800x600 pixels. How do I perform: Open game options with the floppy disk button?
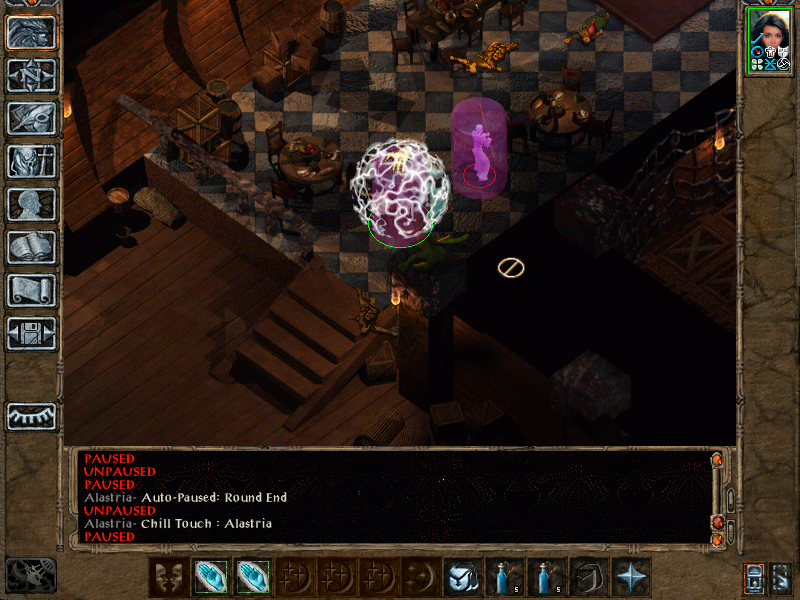click(x=31, y=333)
